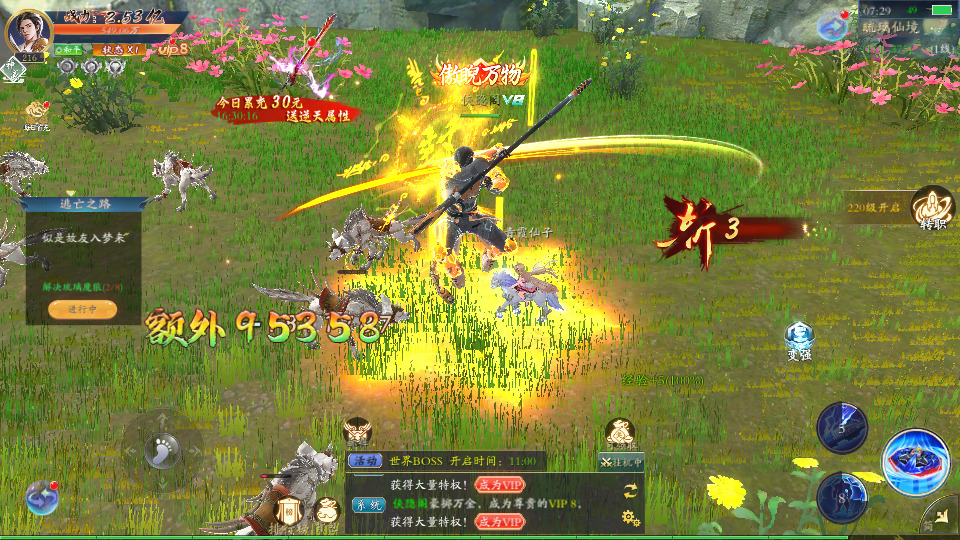Viewport: 960px width, 540px height.
Task: Click the chat swap arrows icon
Action: click(x=630, y=490)
